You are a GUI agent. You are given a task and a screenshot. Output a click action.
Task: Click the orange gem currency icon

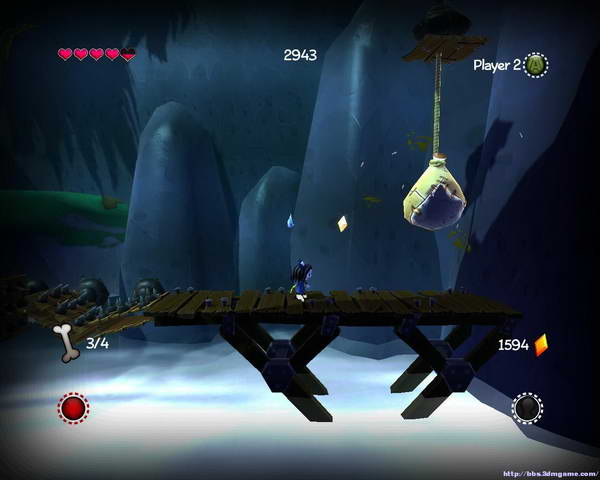click(541, 345)
